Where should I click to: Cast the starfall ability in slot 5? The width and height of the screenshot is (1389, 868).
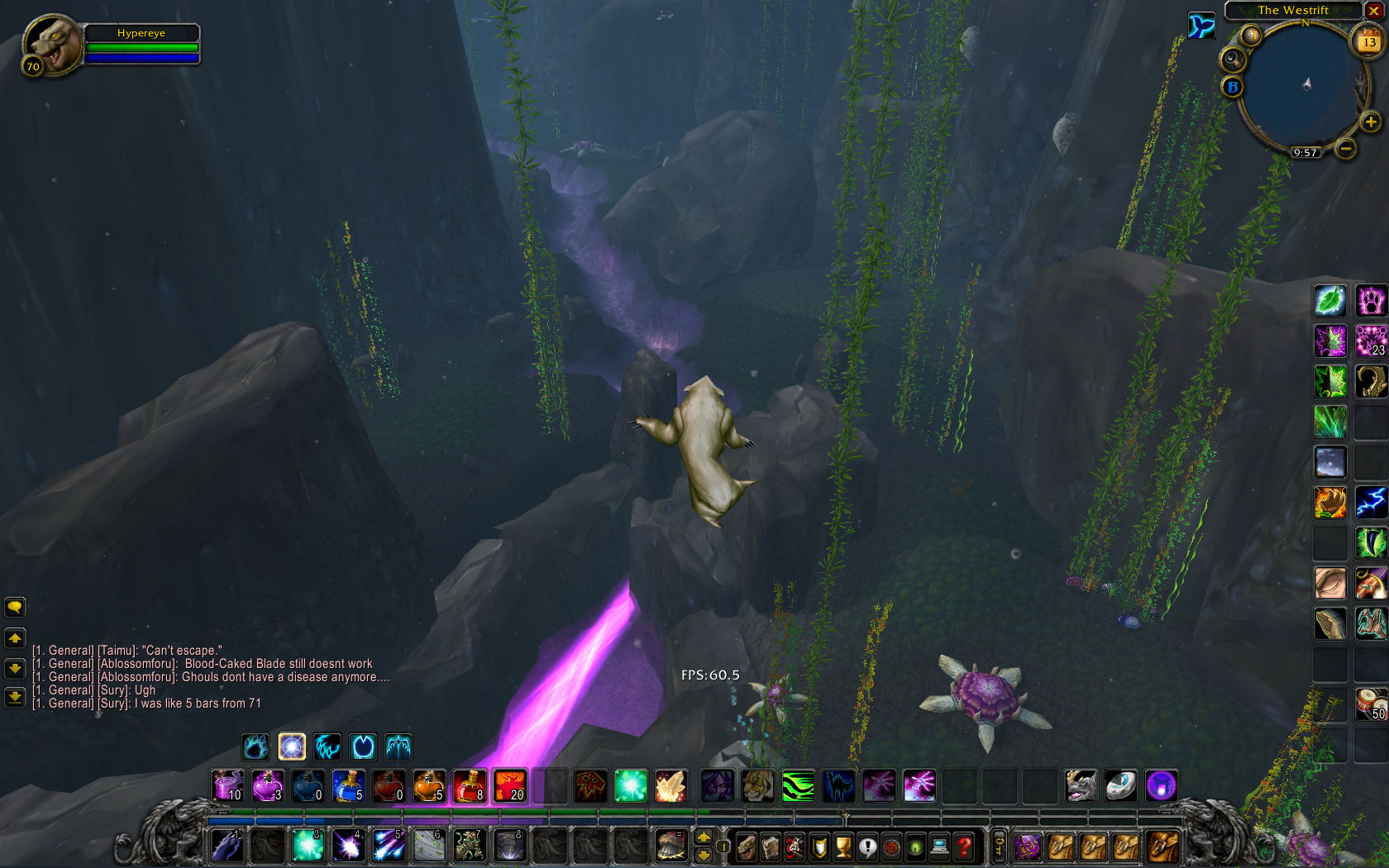pyautogui.click(x=389, y=846)
